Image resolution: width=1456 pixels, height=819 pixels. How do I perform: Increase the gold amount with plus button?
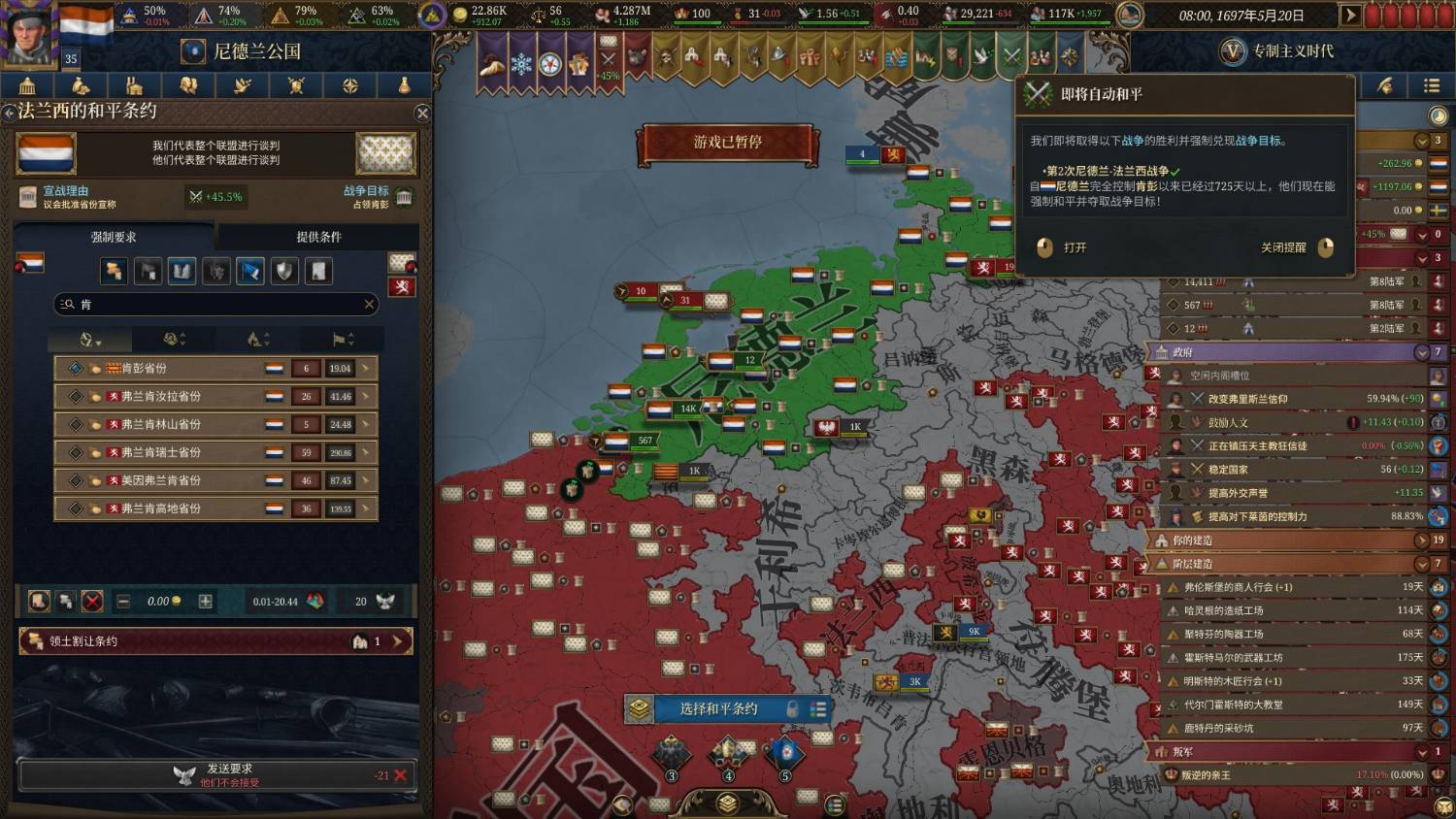[x=206, y=602]
